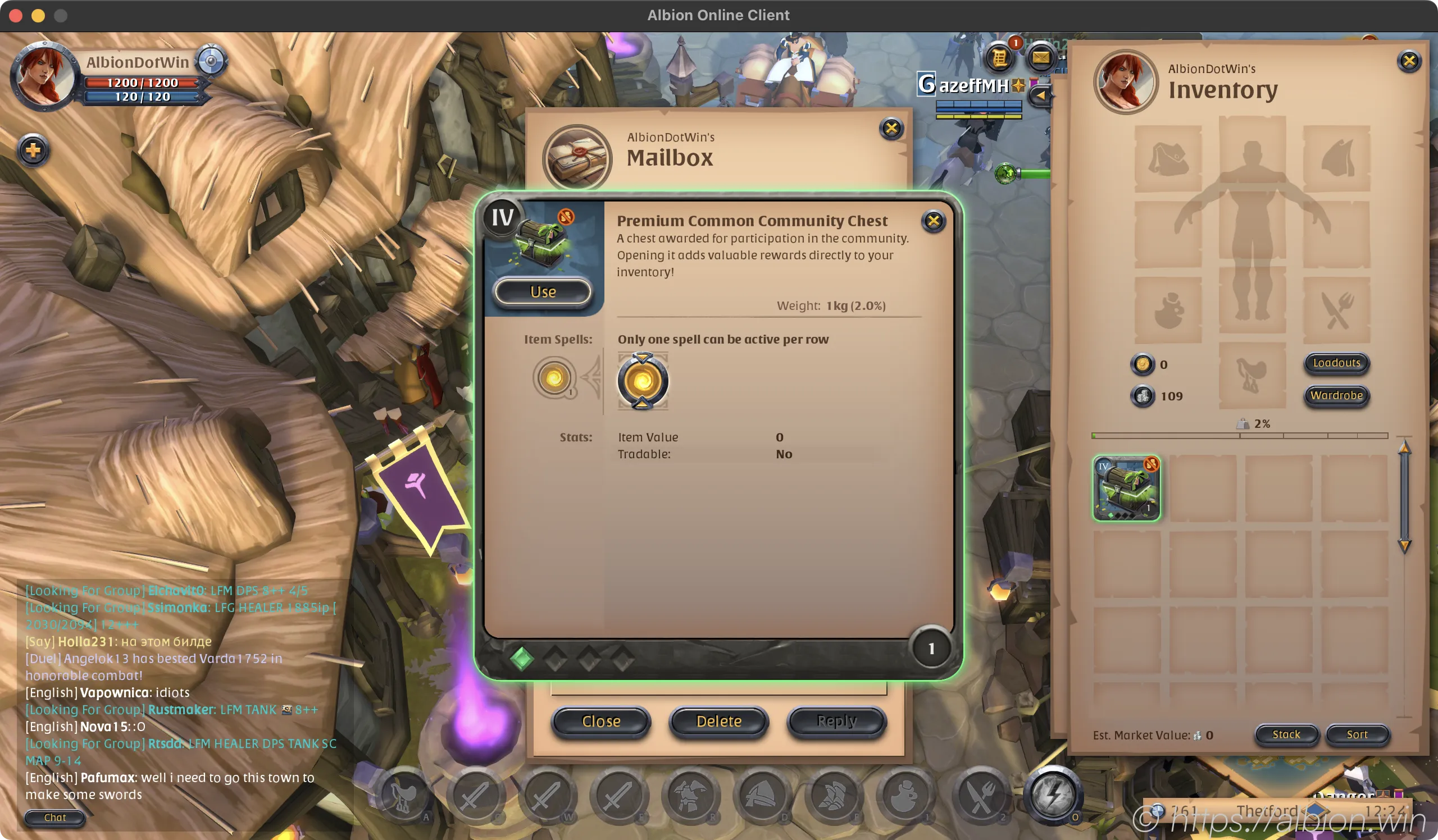Screen dimensions: 1438x840
Task: Open the scroll icon with notification badge
Action: [1000, 58]
